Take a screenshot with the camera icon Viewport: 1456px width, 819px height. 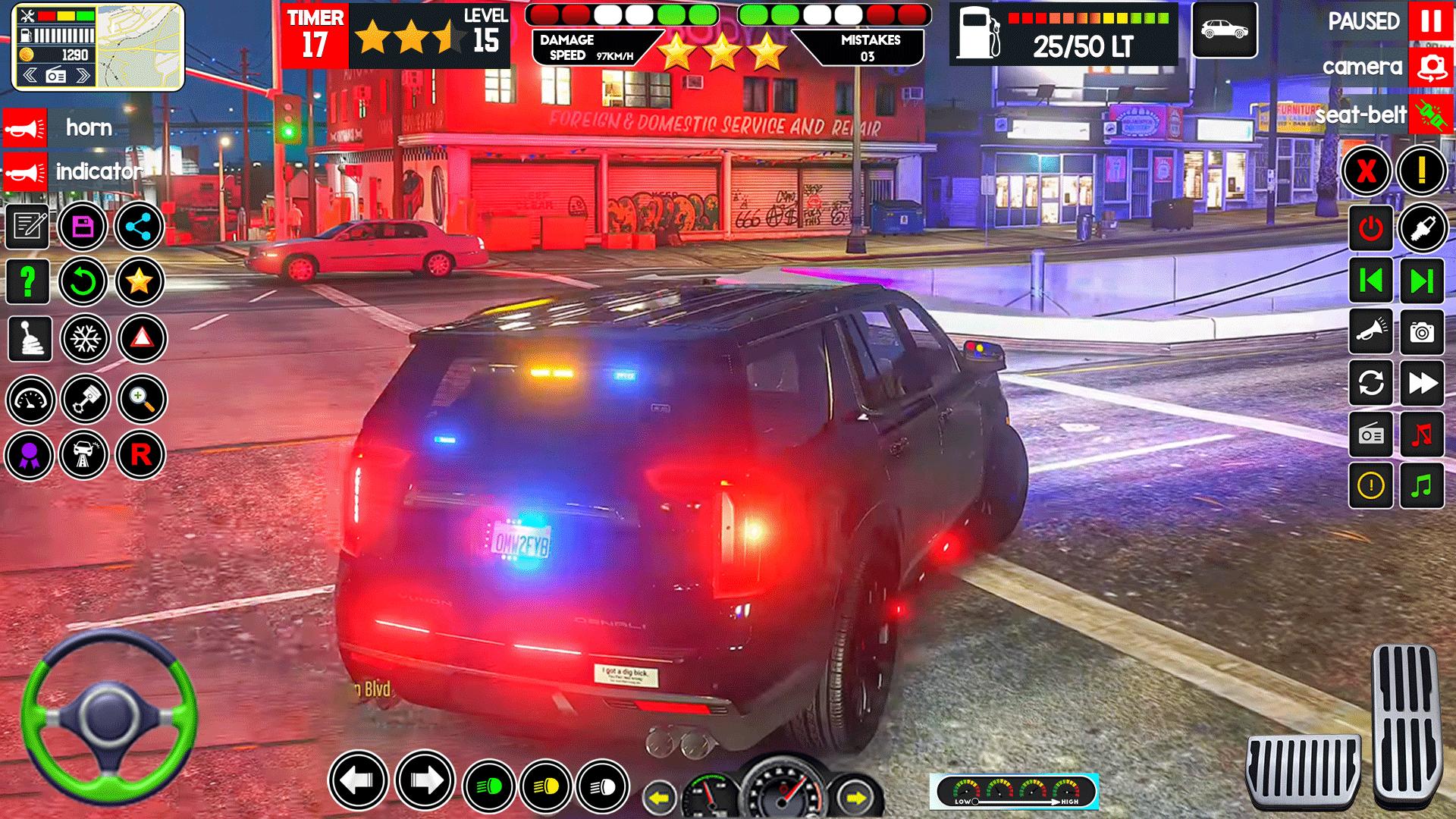[x=1422, y=332]
